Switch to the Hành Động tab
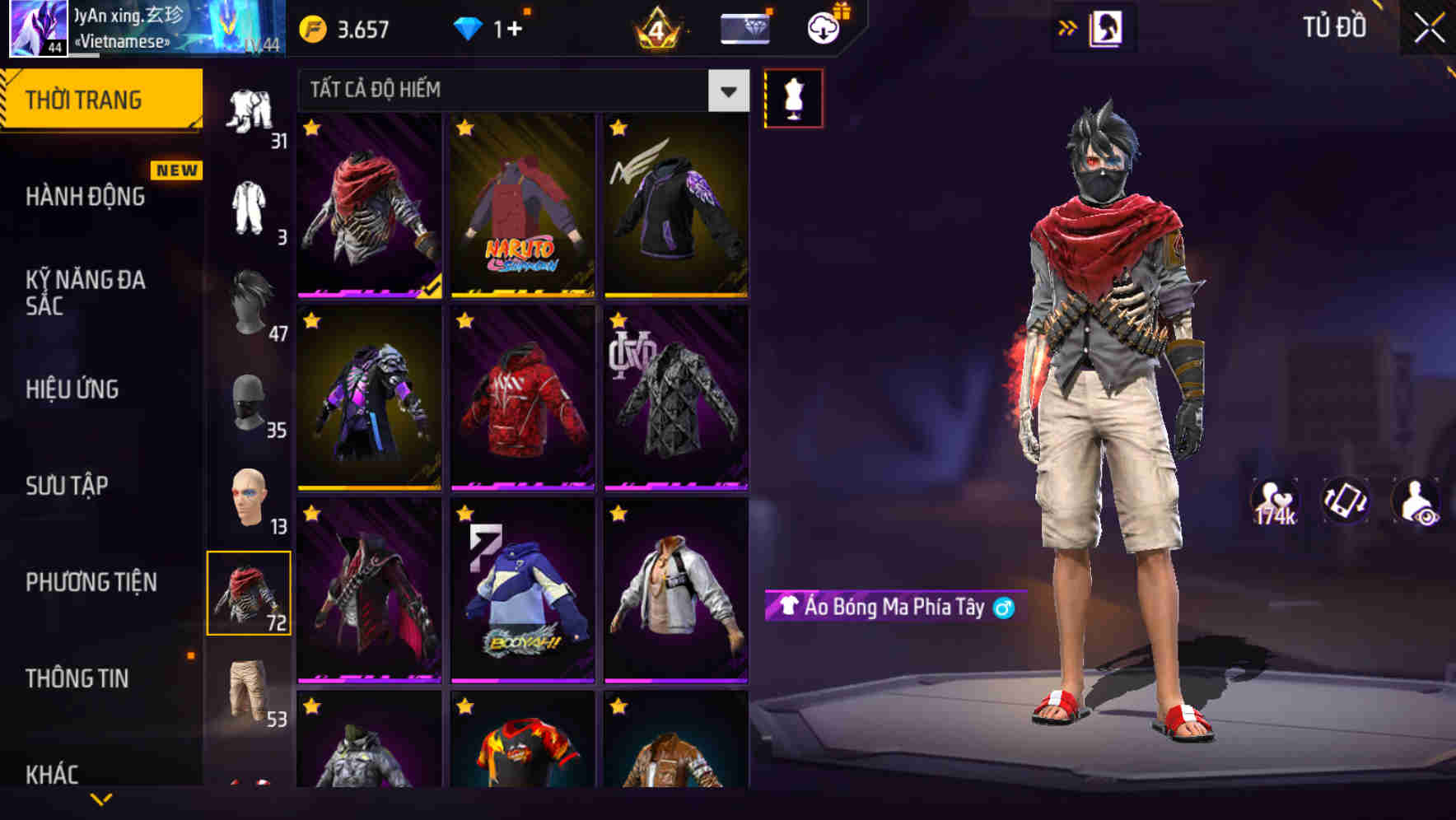 pyautogui.click(x=86, y=196)
